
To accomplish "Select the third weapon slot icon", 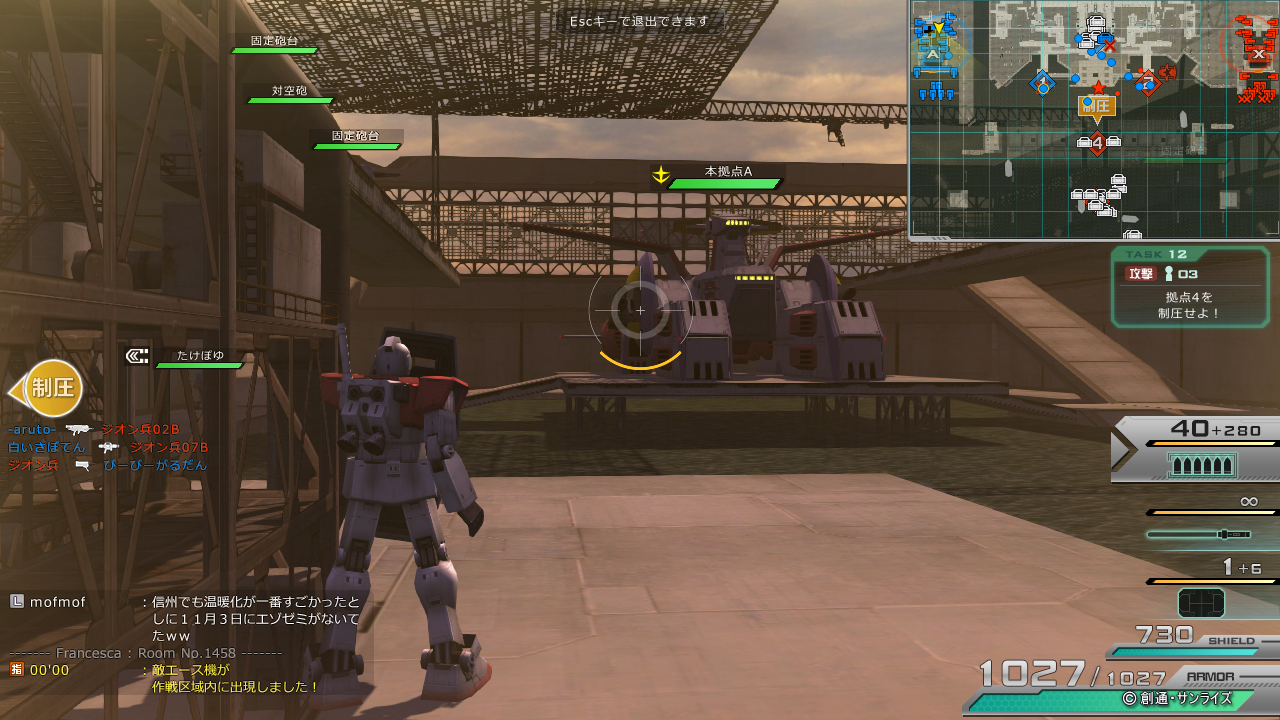I will (x=1201, y=603).
